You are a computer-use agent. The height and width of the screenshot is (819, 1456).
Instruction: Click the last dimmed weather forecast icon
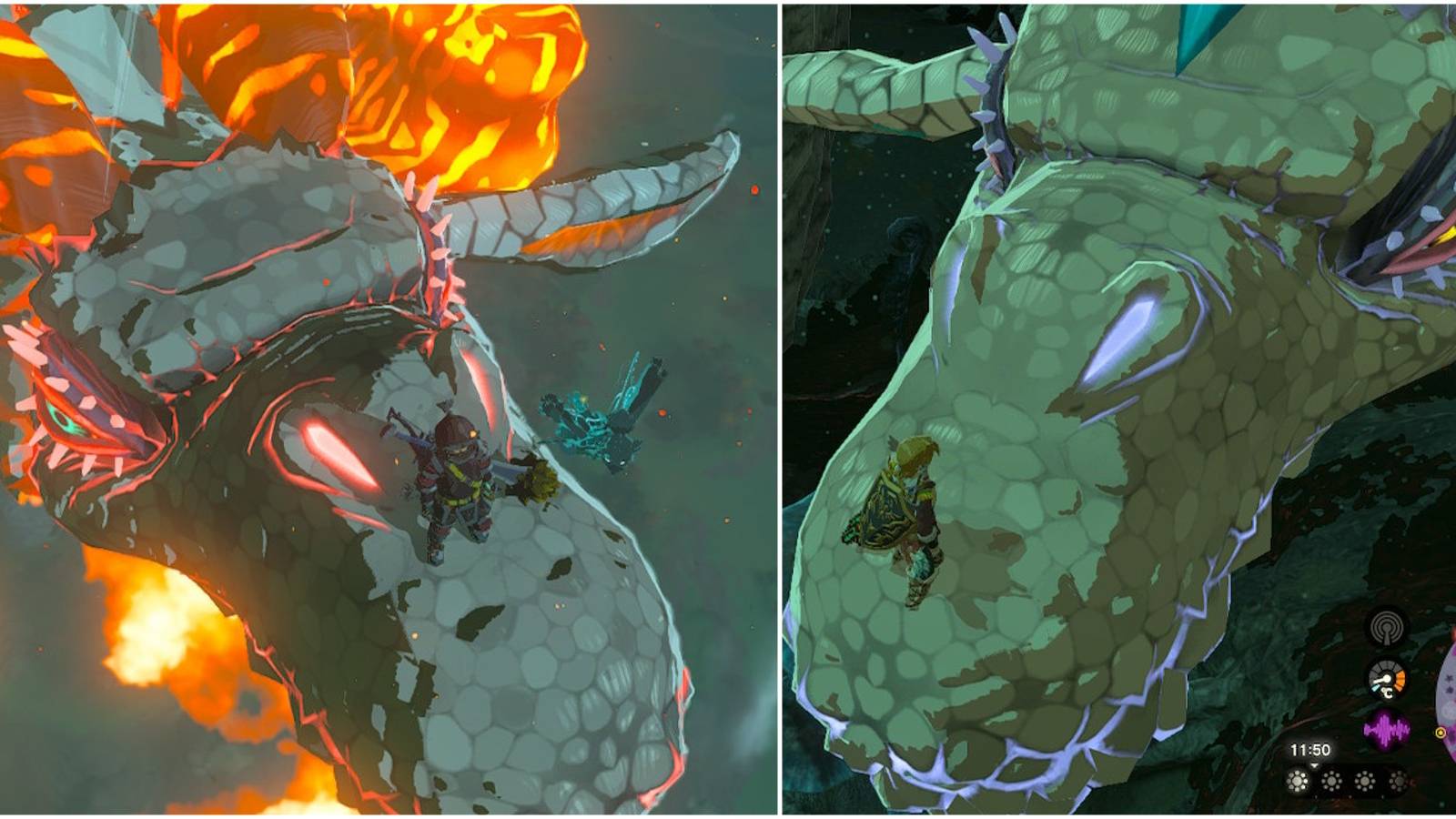click(x=1399, y=780)
